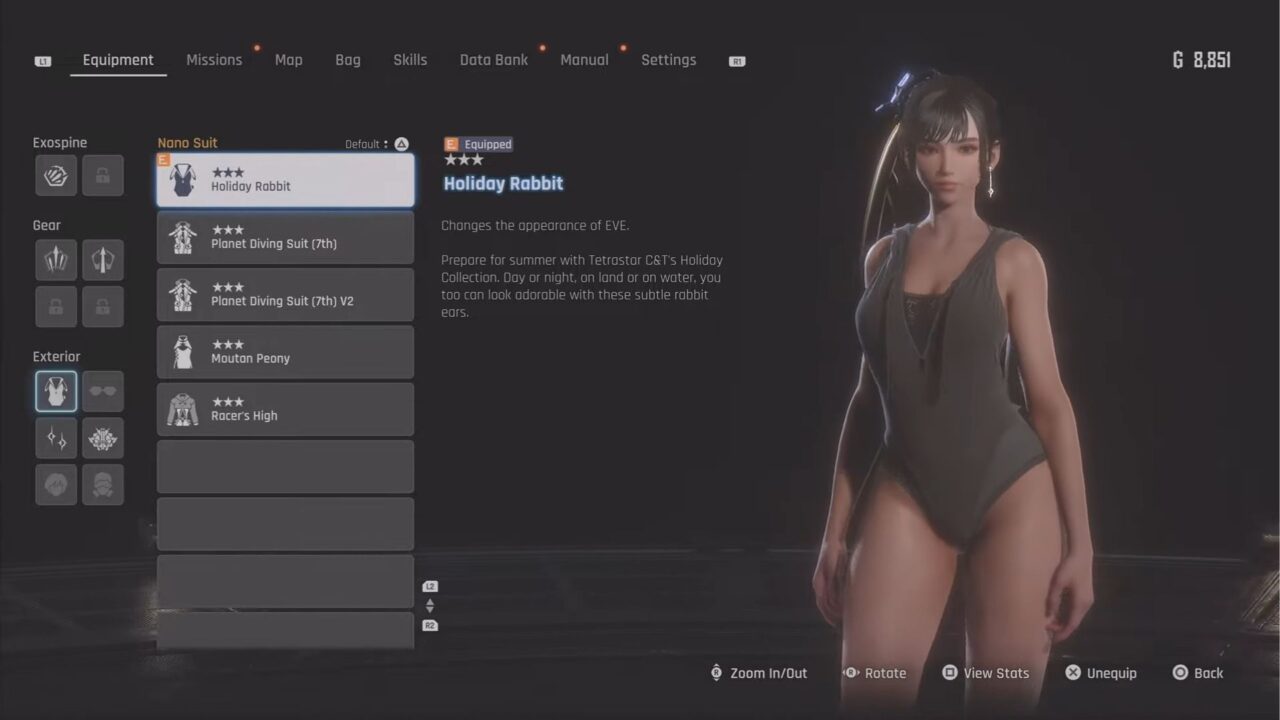Viewport: 1280px width, 720px height.
Task: Select the Exospine slot icon
Action: coord(55,175)
